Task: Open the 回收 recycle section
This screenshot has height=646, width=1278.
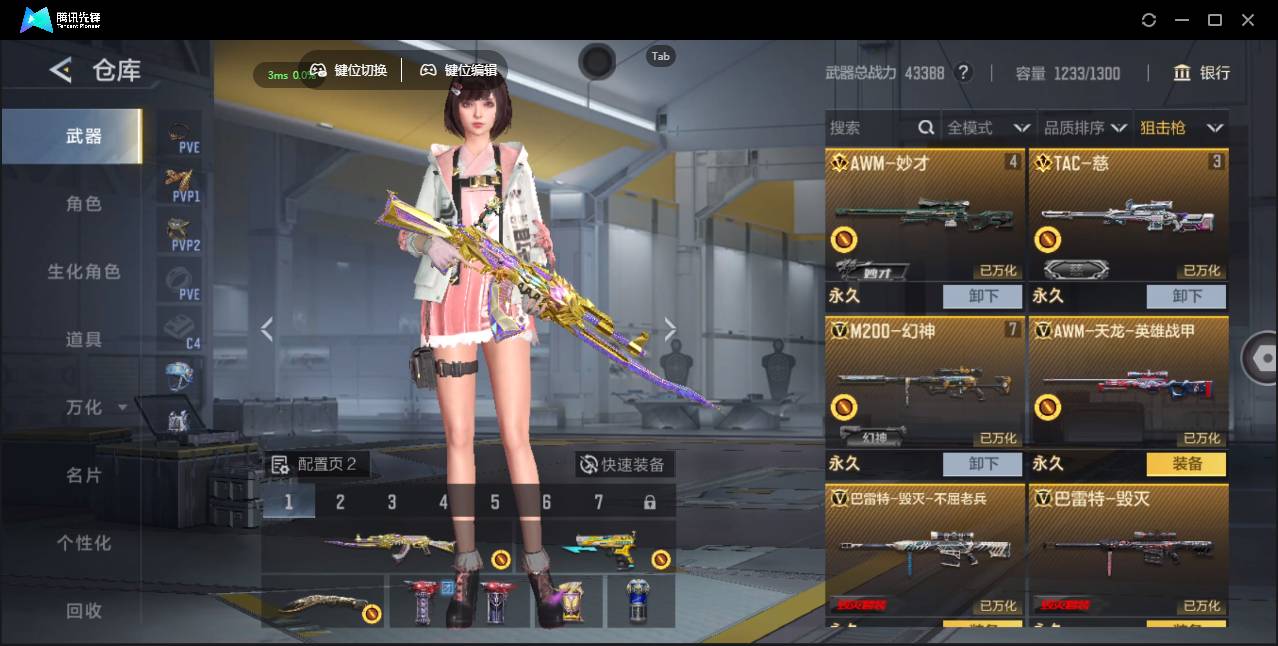Action: pos(84,610)
